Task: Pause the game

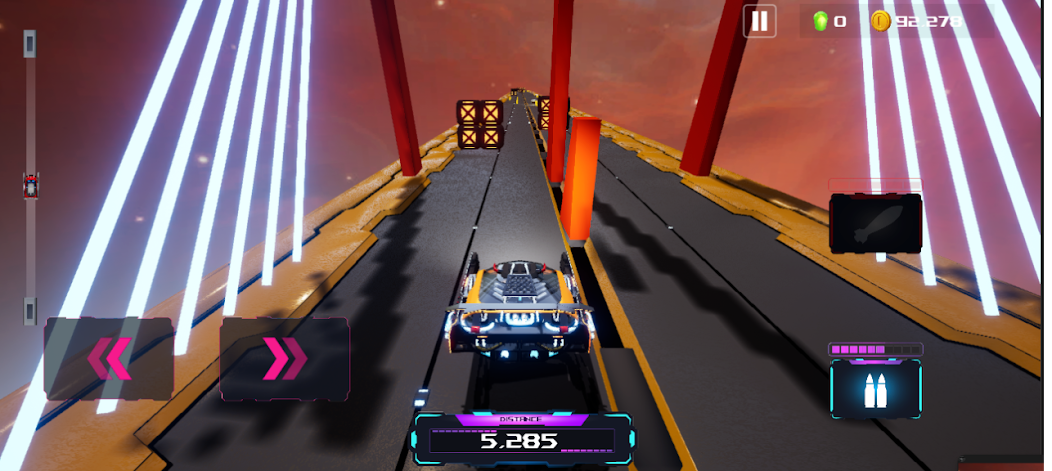Action: 760,21
